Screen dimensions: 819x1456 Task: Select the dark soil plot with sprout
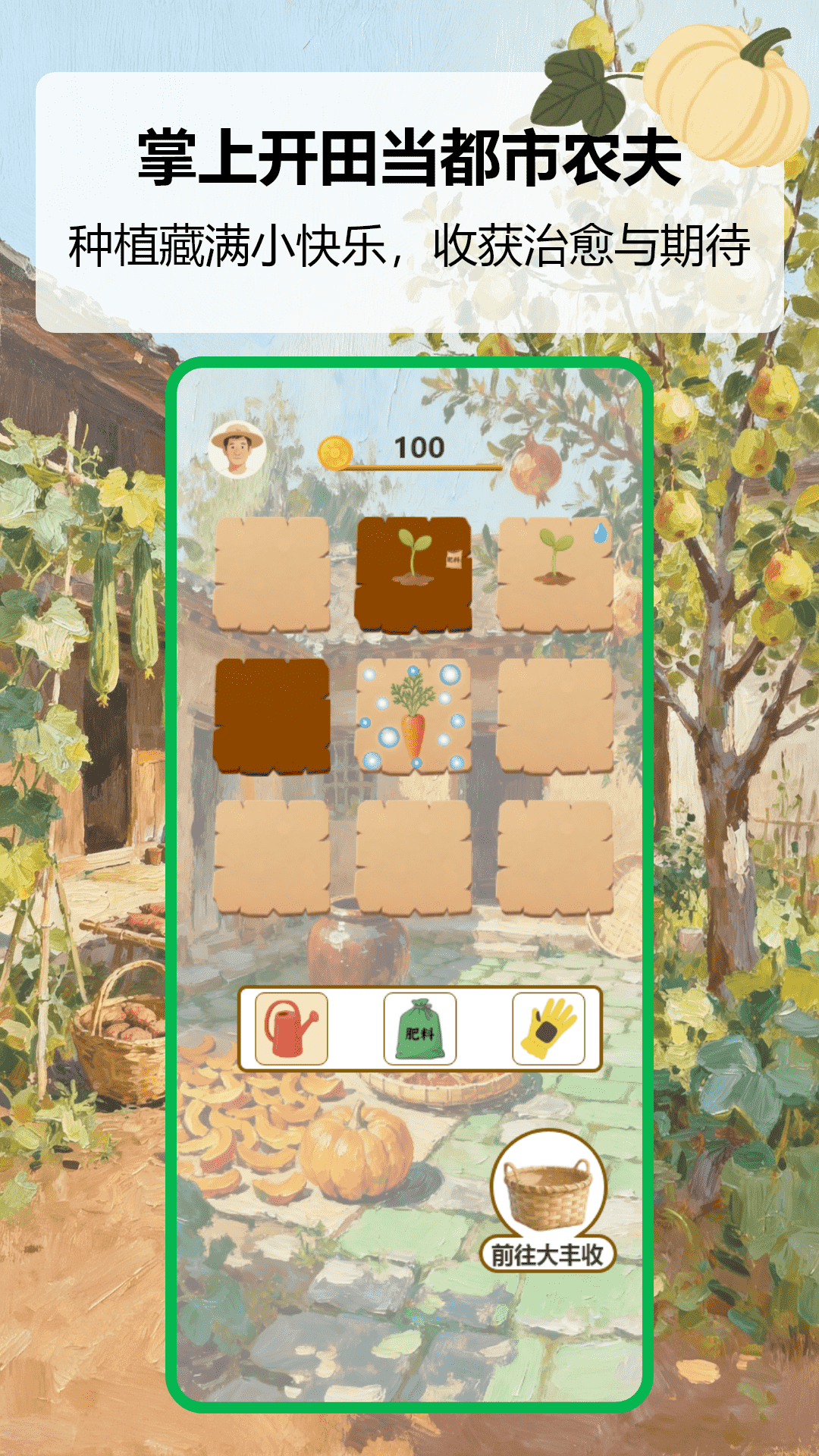pos(413,574)
